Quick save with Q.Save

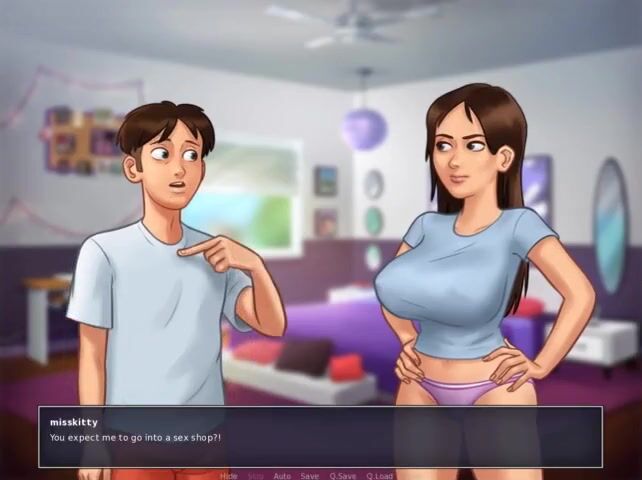click(342, 476)
